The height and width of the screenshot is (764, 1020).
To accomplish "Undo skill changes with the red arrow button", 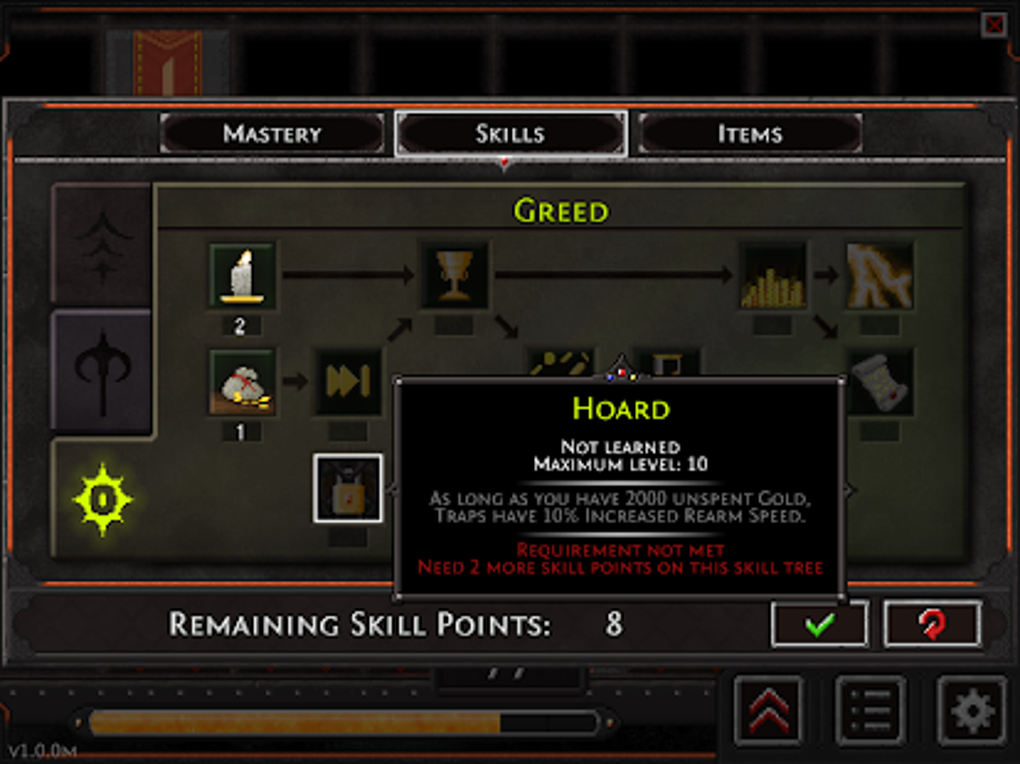I will (932, 624).
